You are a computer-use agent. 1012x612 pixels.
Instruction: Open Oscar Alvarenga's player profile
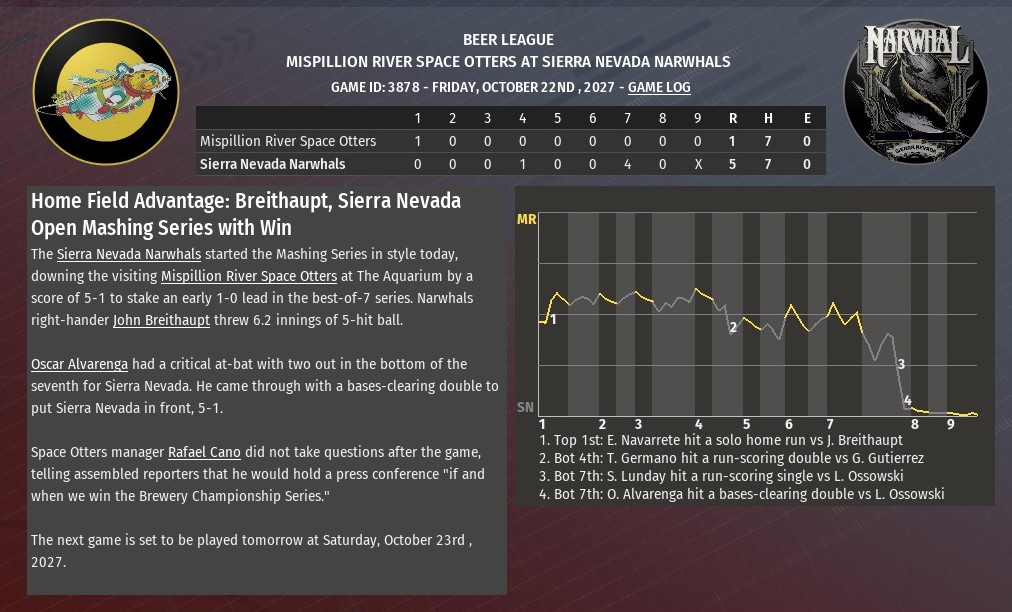(79, 364)
